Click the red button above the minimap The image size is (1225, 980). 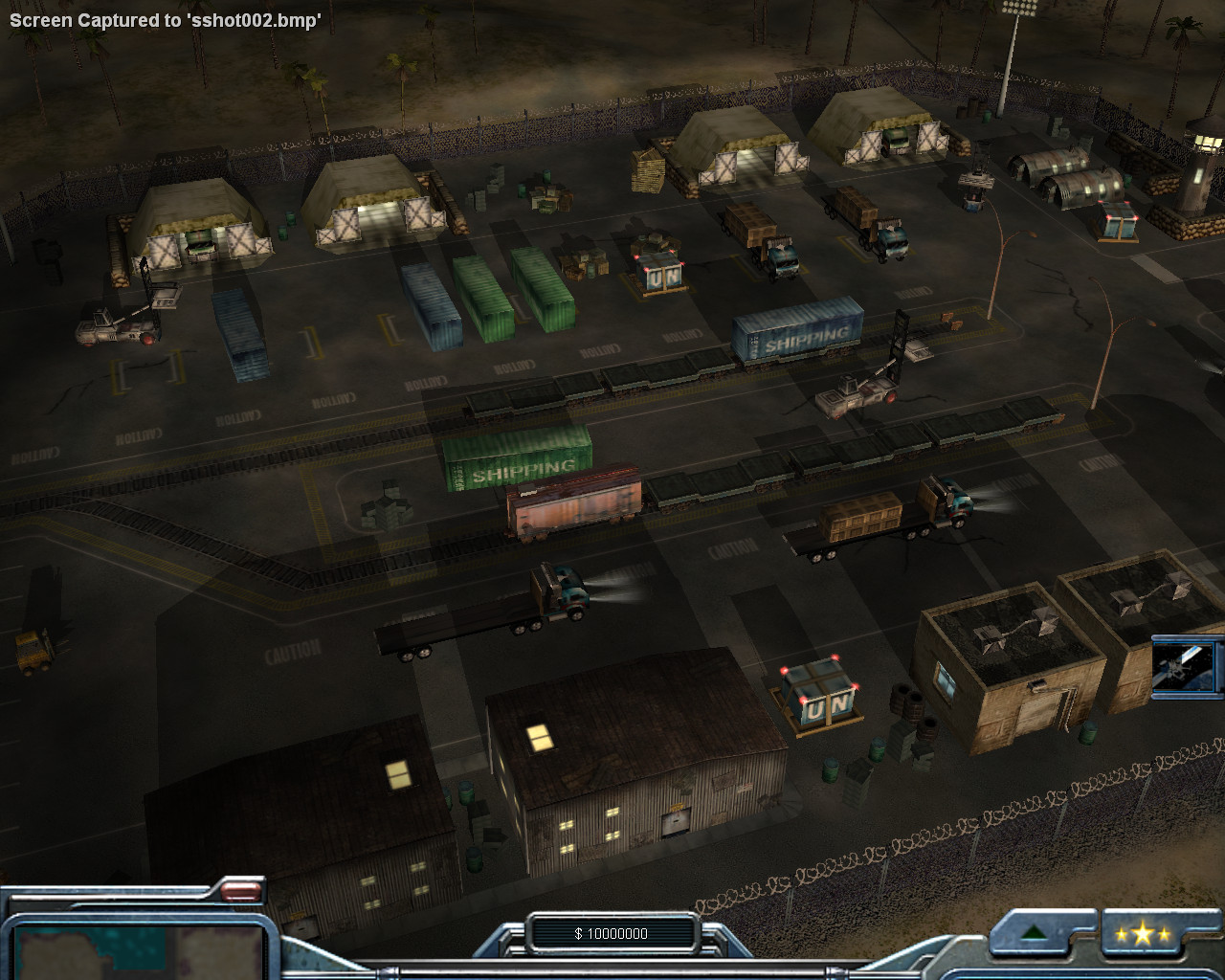click(x=239, y=892)
